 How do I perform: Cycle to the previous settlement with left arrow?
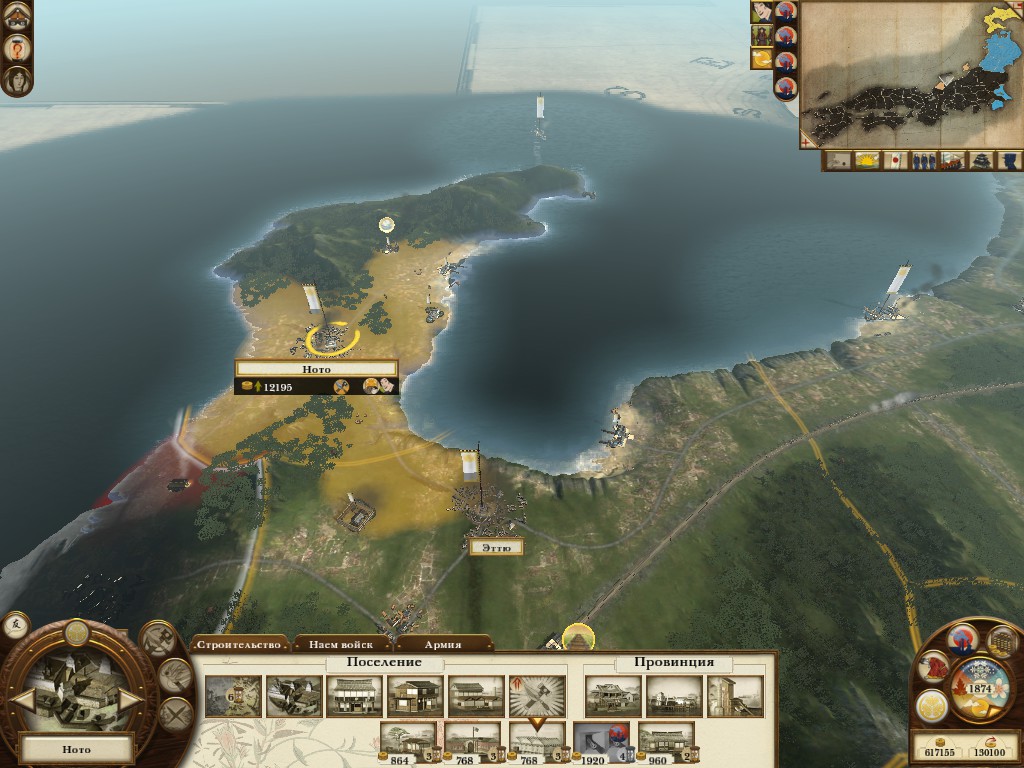(x=22, y=699)
